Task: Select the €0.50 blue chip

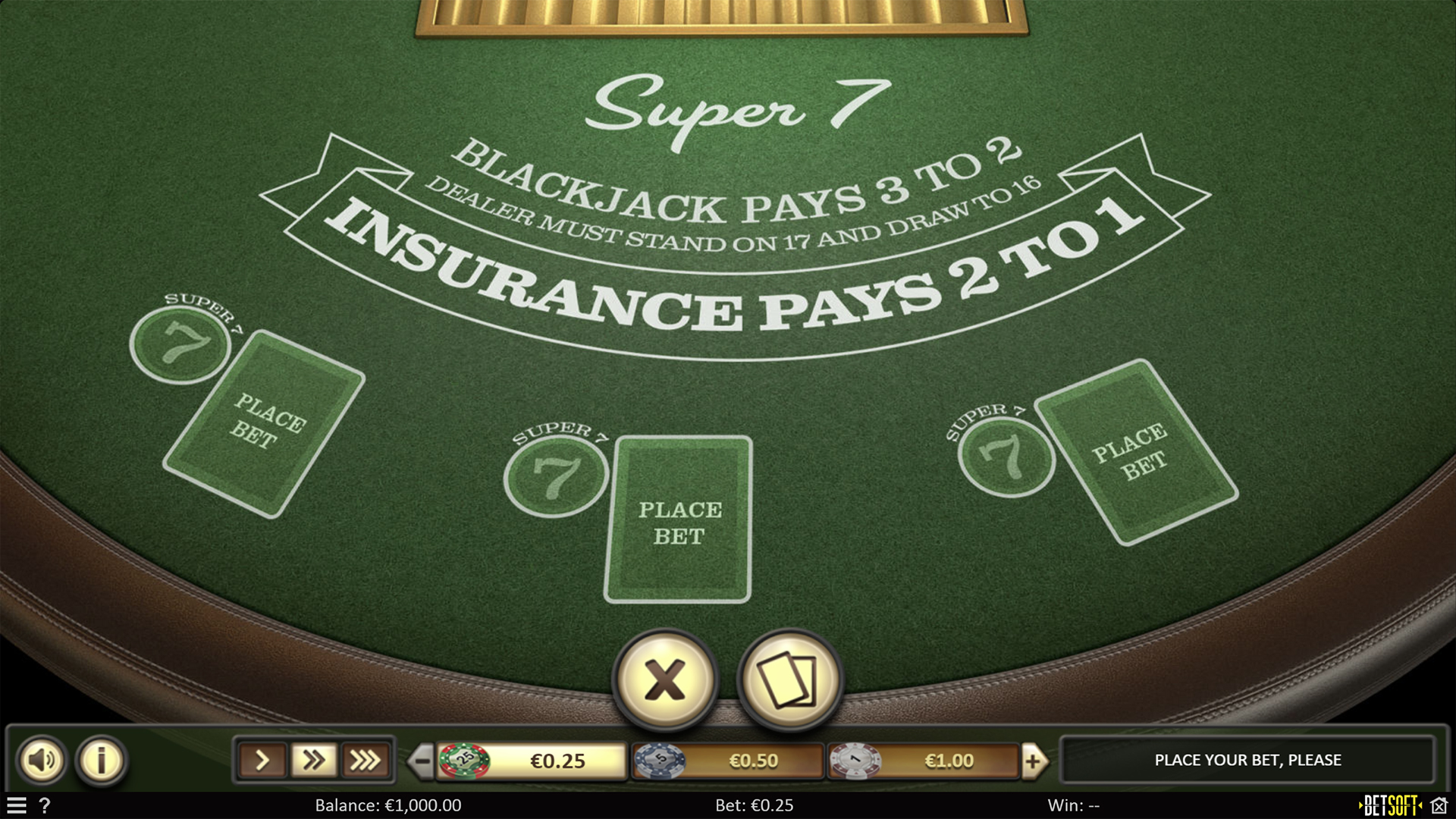Action: [658, 760]
